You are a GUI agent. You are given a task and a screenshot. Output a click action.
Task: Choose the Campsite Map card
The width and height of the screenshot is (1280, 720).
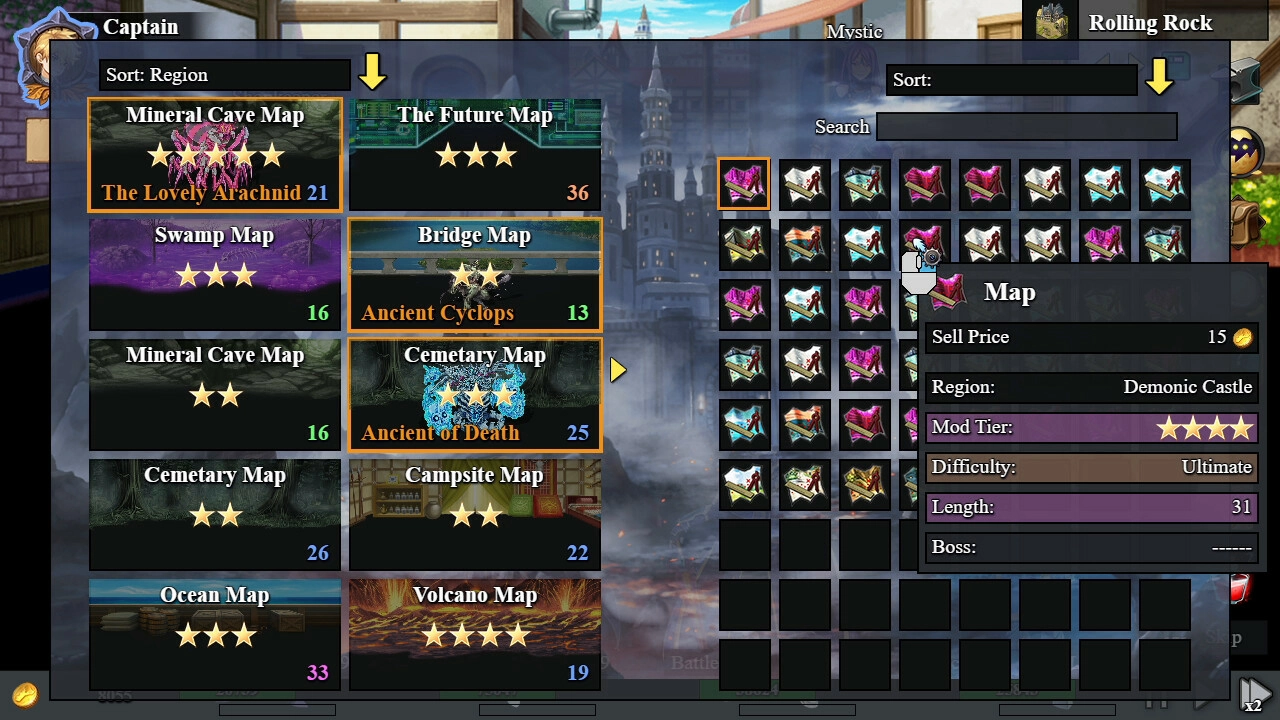tap(475, 514)
